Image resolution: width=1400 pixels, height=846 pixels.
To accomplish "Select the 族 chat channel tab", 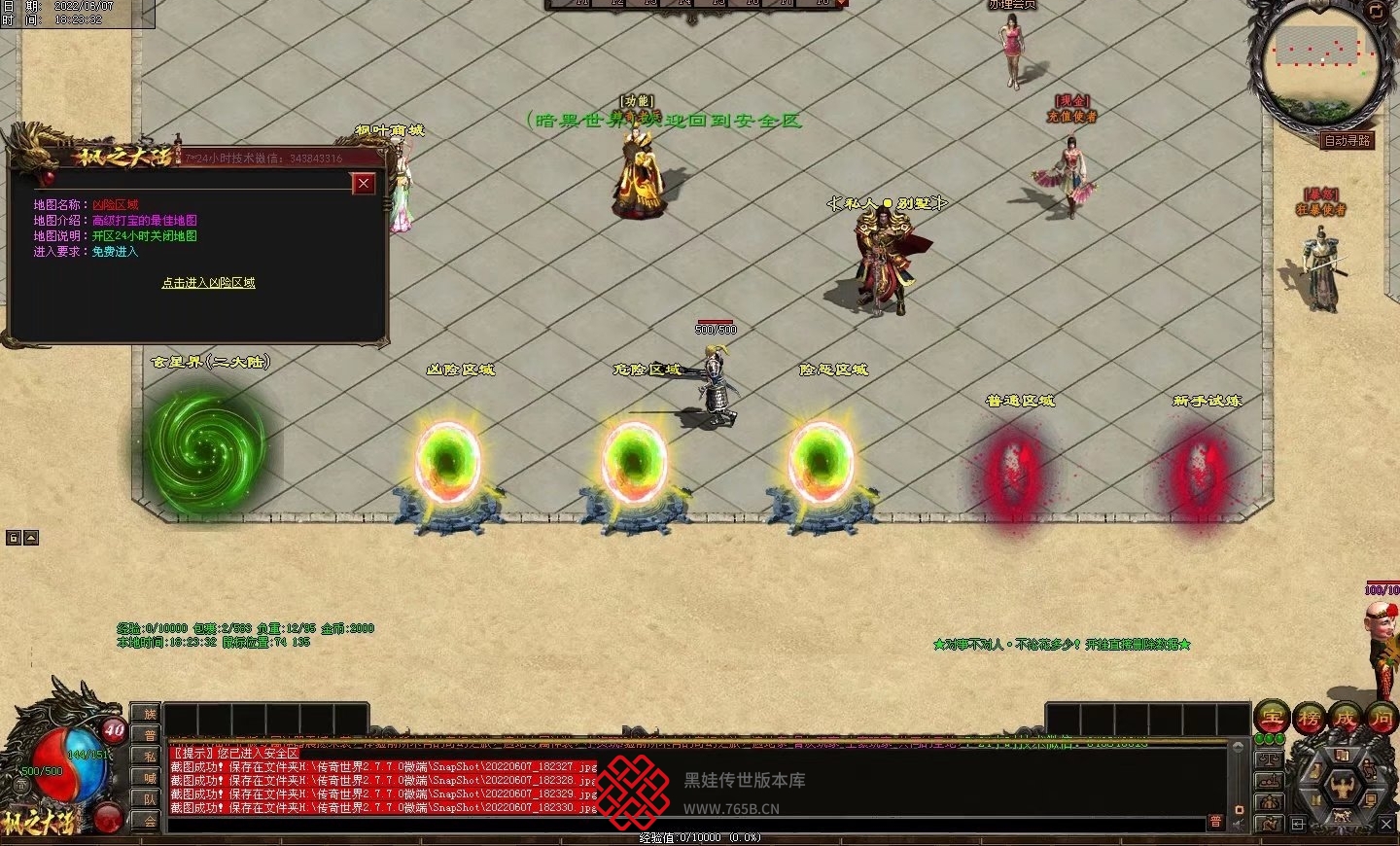I will [x=150, y=714].
